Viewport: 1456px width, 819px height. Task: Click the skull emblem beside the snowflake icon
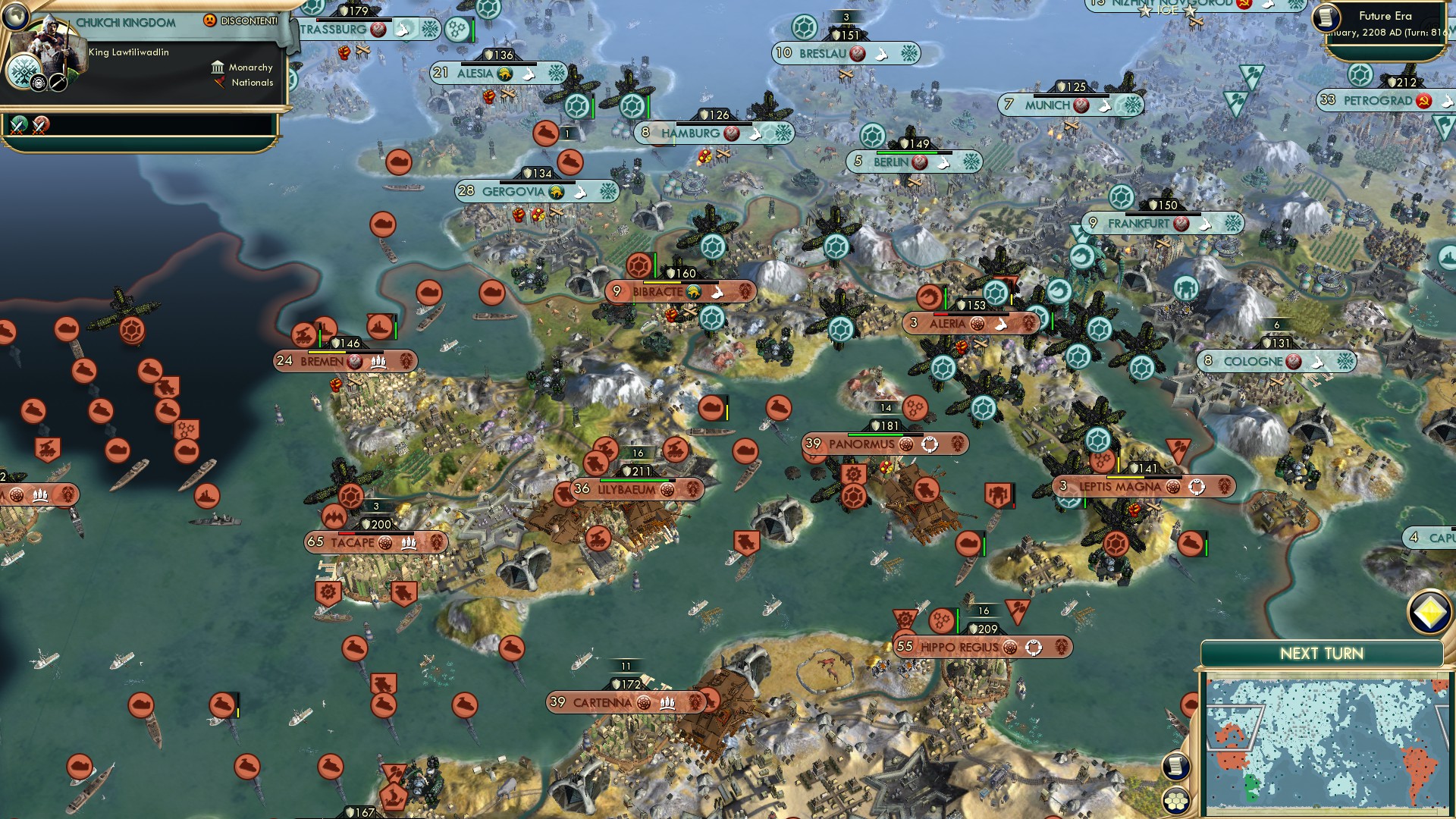tap(39, 83)
